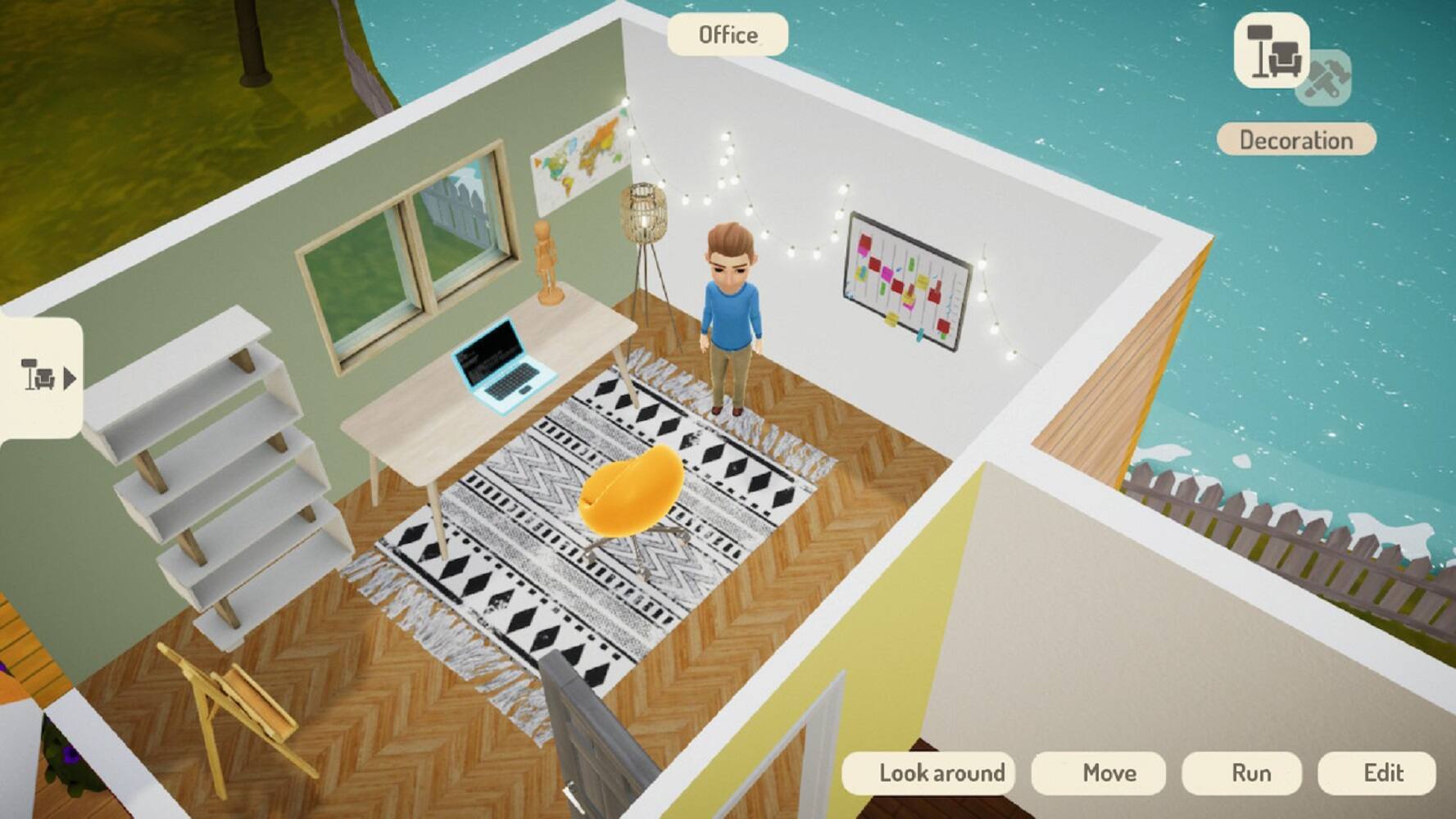Enter Edit mode

click(1381, 772)
